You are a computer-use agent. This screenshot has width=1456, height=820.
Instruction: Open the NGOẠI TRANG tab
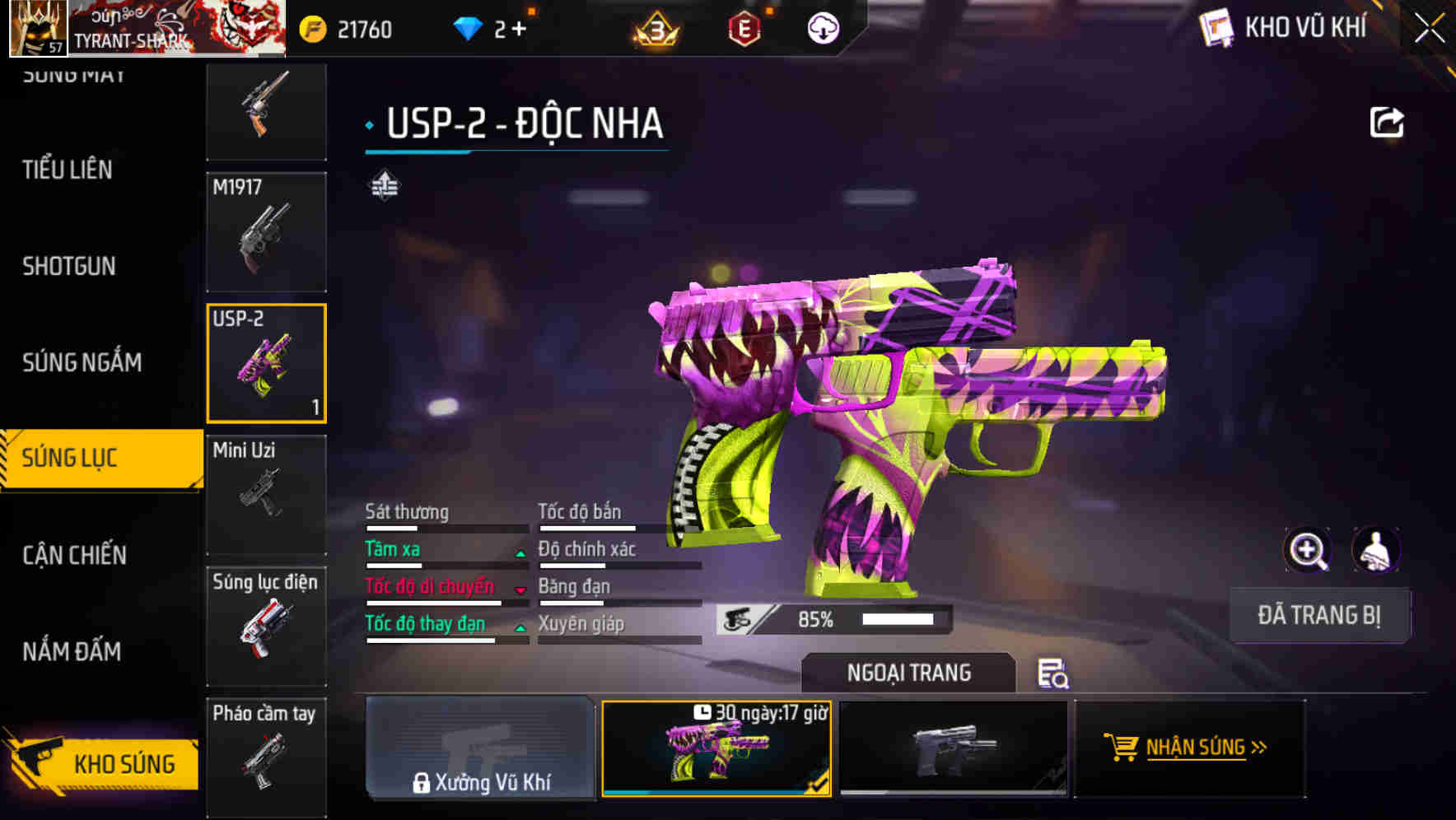click(x=909, y=673)
